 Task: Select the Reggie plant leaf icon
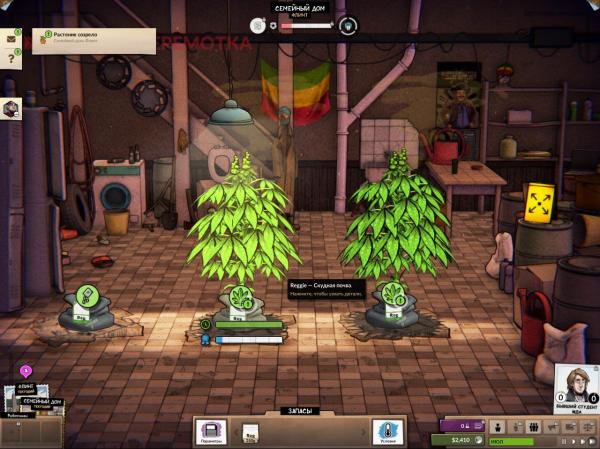point(240,295)
